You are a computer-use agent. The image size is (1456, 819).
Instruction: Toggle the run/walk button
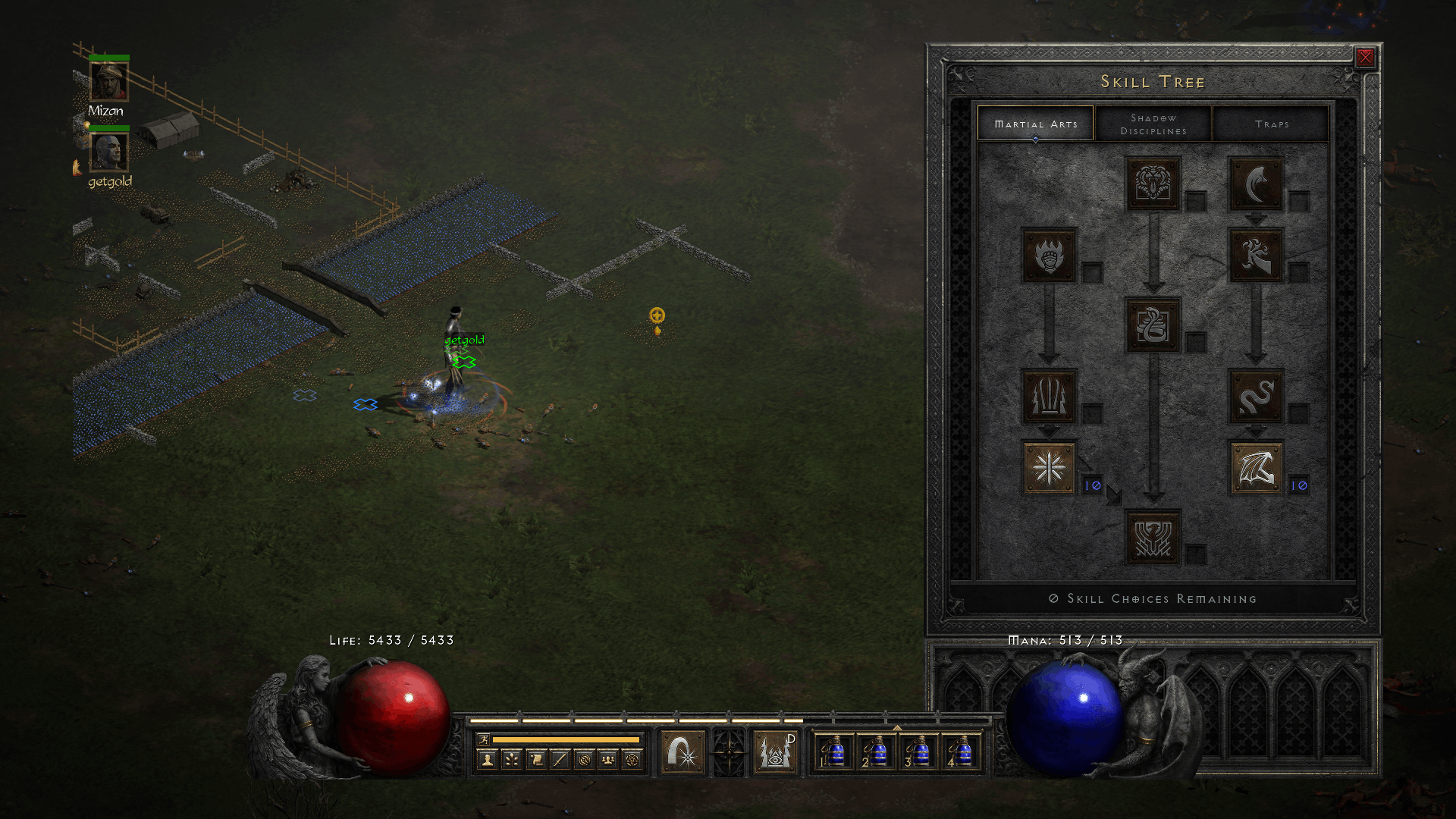483,739
